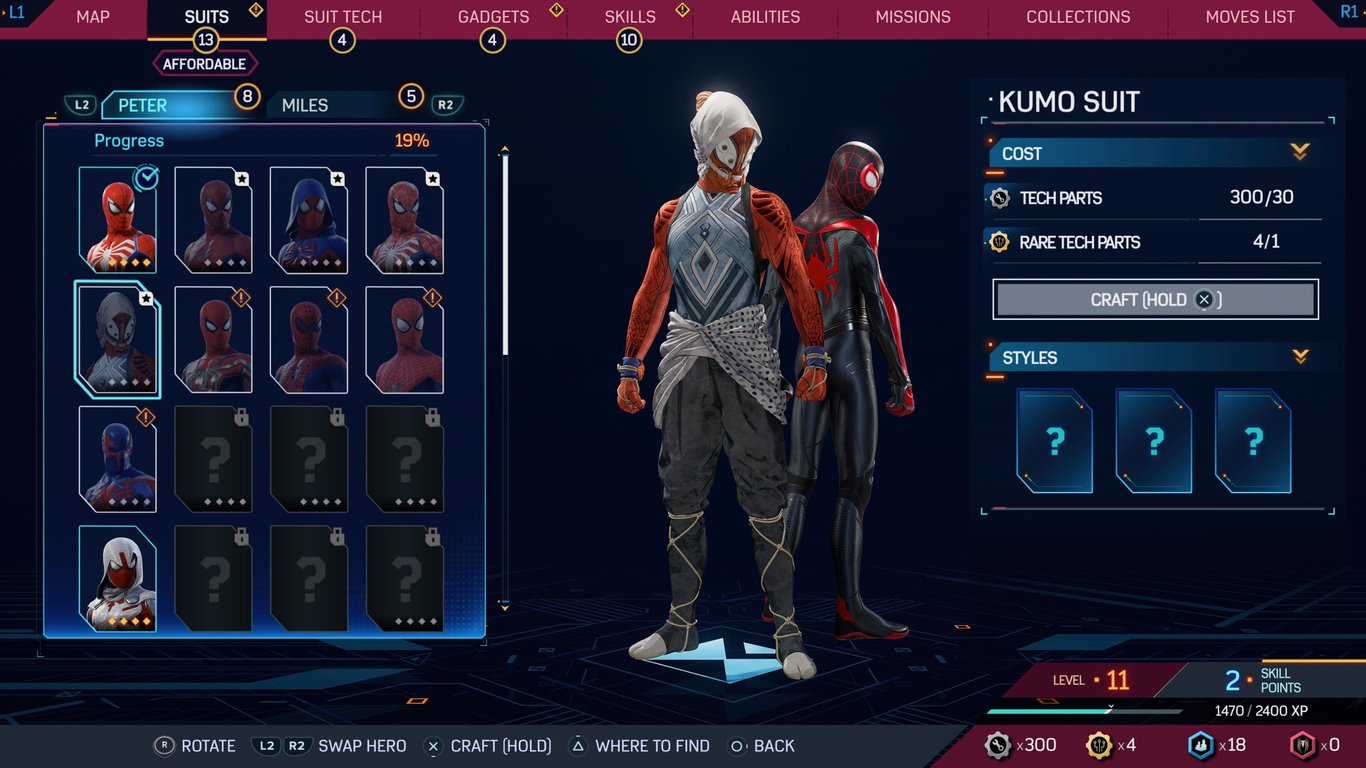Open the Gadgets tab

(x=493, y=17)
